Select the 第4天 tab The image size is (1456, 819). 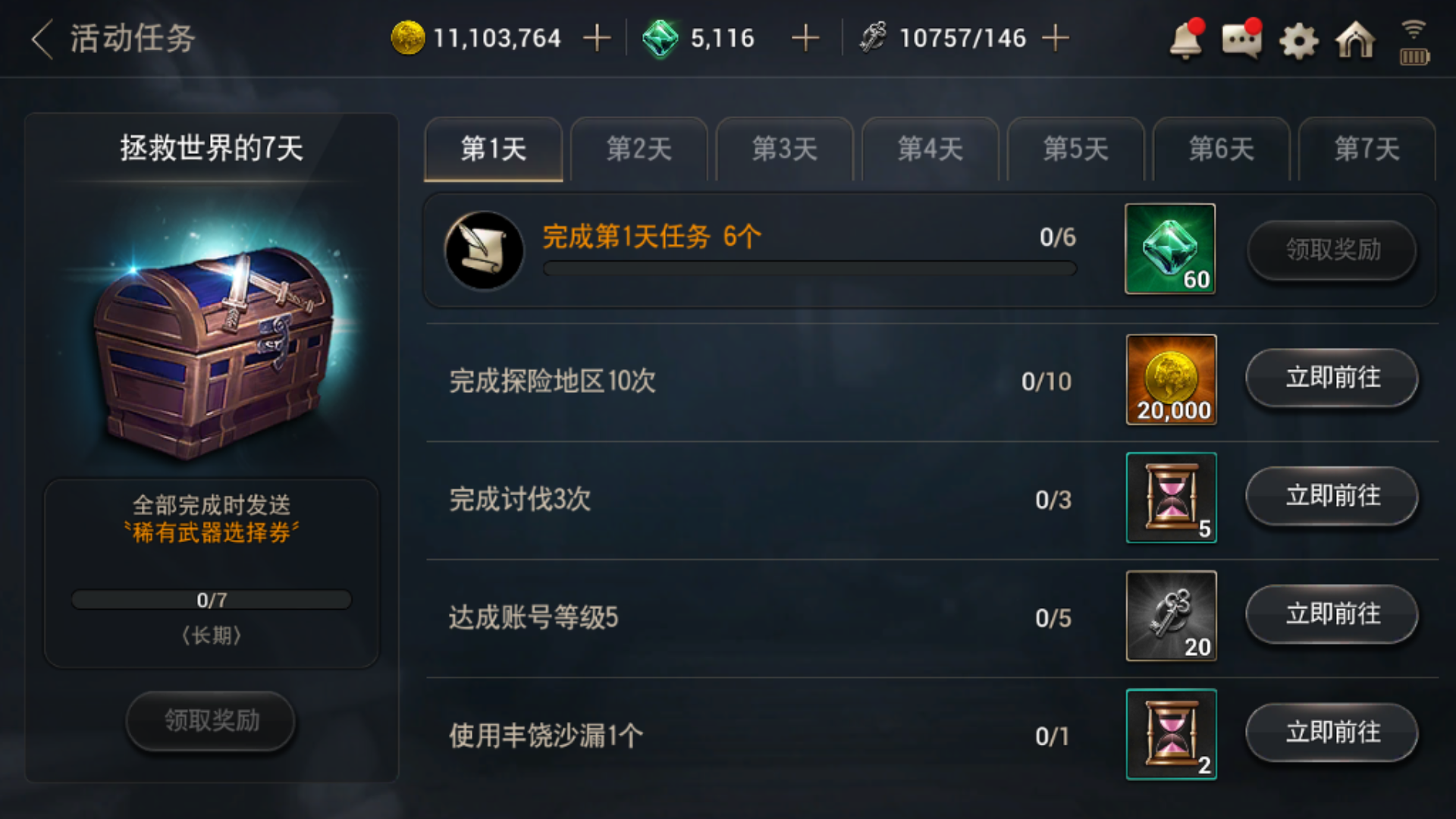tap(930, 149)
